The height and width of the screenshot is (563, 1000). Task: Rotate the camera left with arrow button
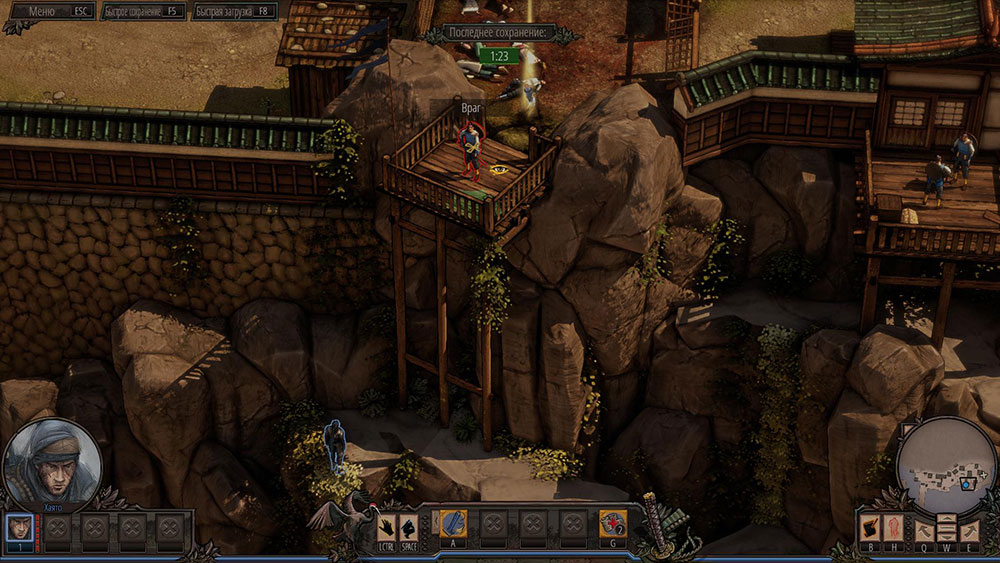pyautogui.click(x=925, y=529)
